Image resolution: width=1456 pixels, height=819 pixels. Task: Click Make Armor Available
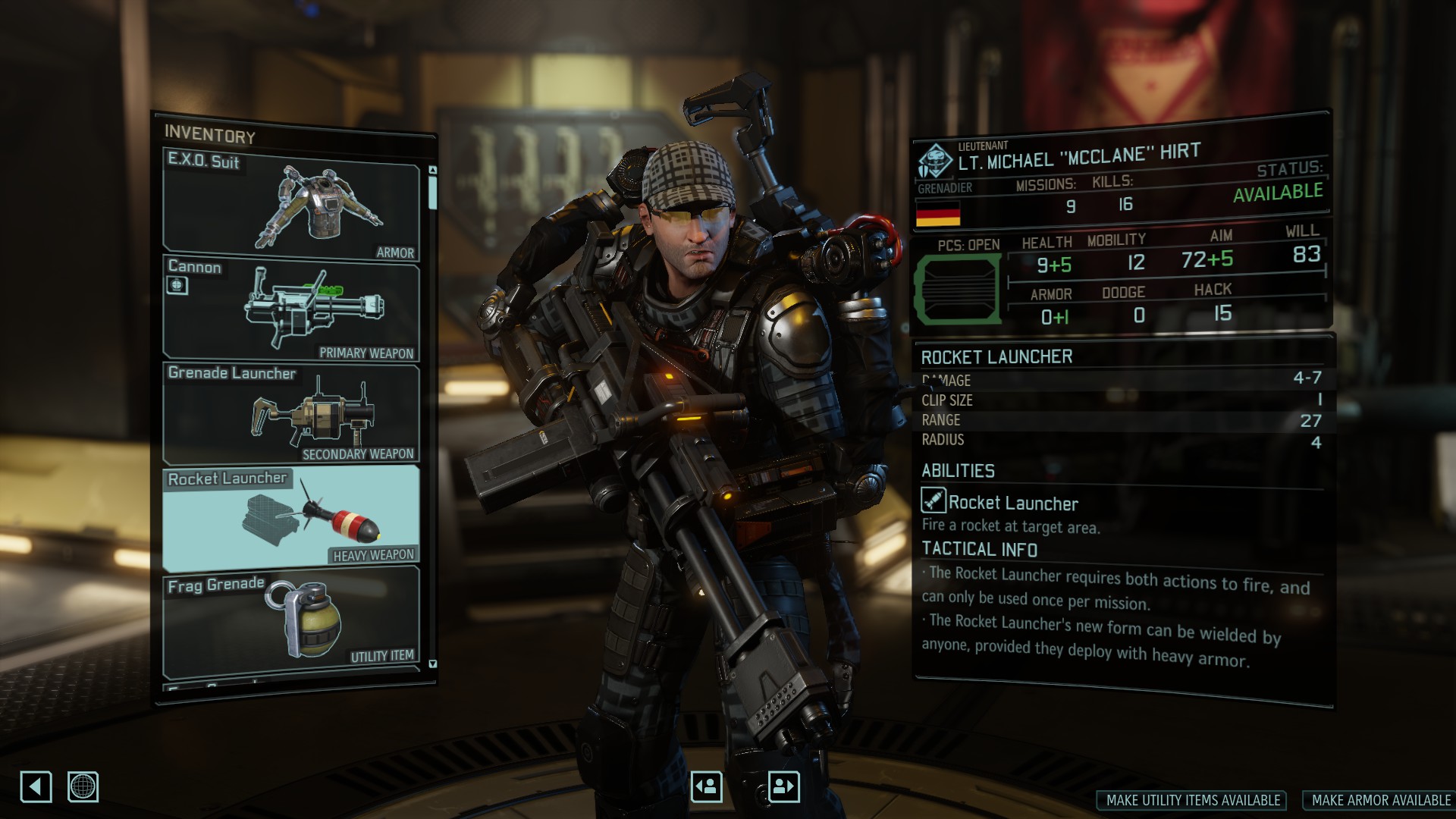pyautogui.click(x=1380, y=800)
